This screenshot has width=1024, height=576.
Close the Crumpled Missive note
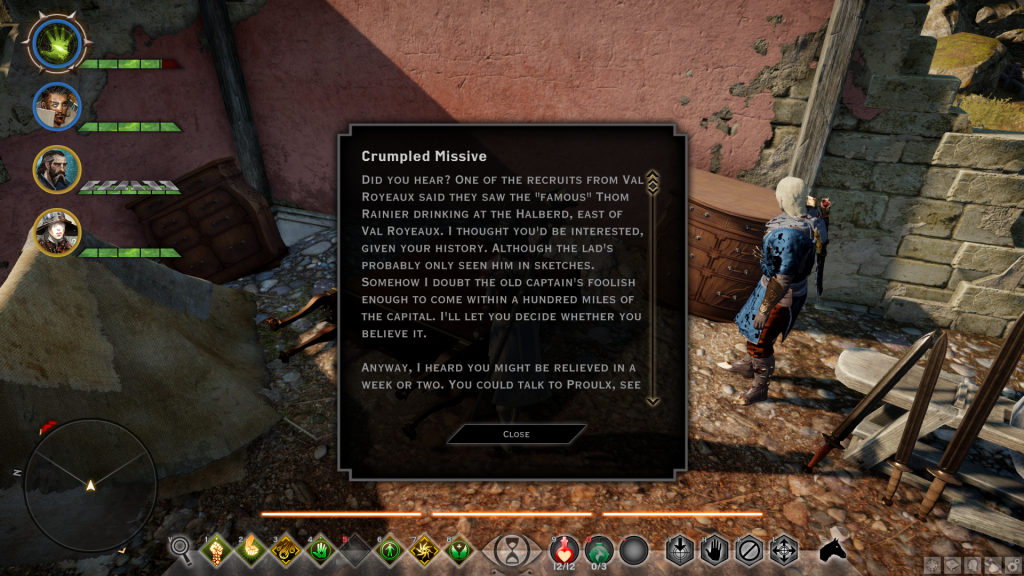pyautogui.click(x=516, y=434)
